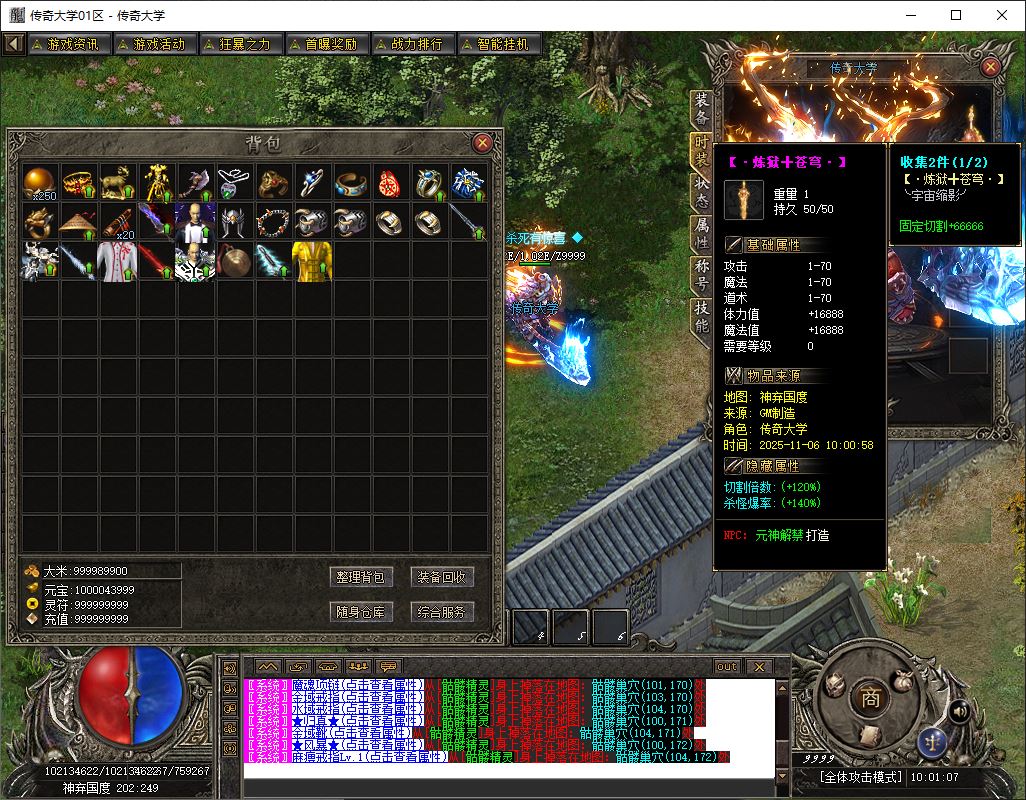
Task: Open the 游戏活动 menu
Action: pyautogui.click(x=152, y=44)
